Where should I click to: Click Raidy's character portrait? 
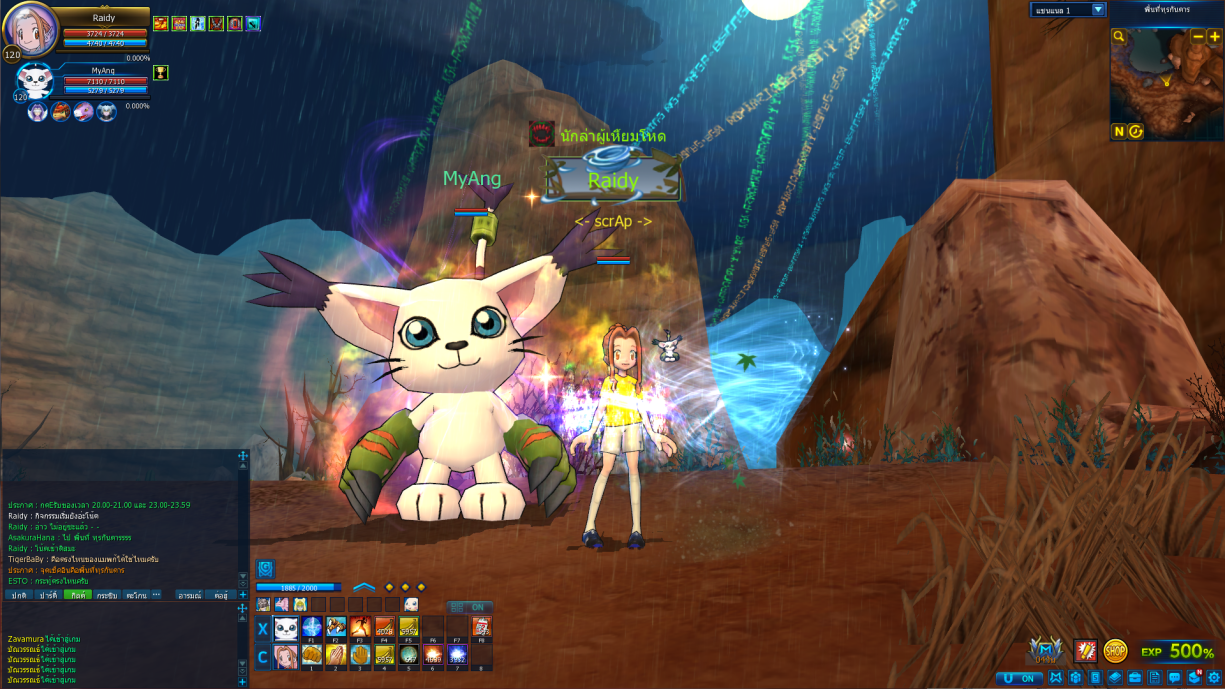30,30
